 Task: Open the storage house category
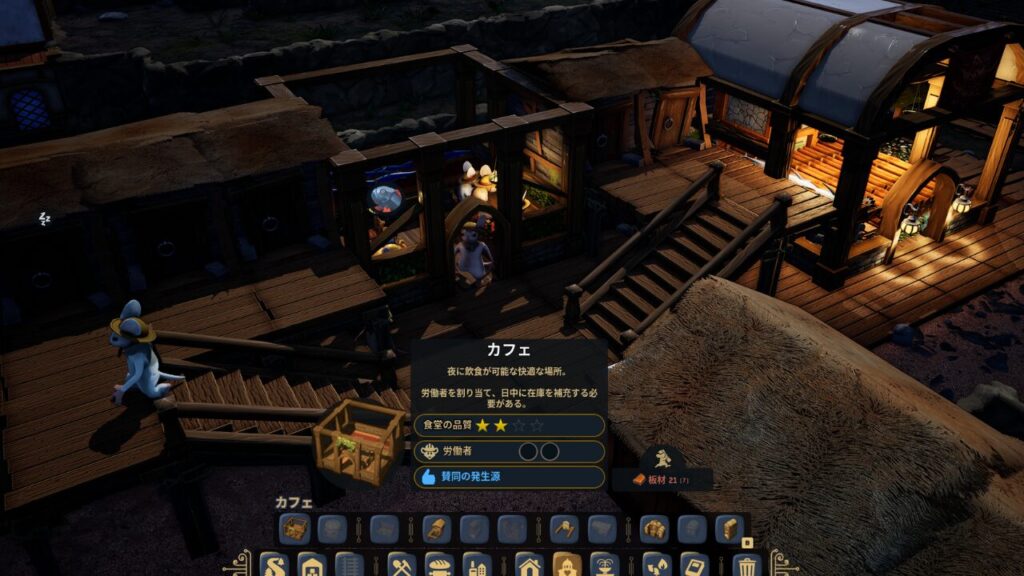point(311,565)
